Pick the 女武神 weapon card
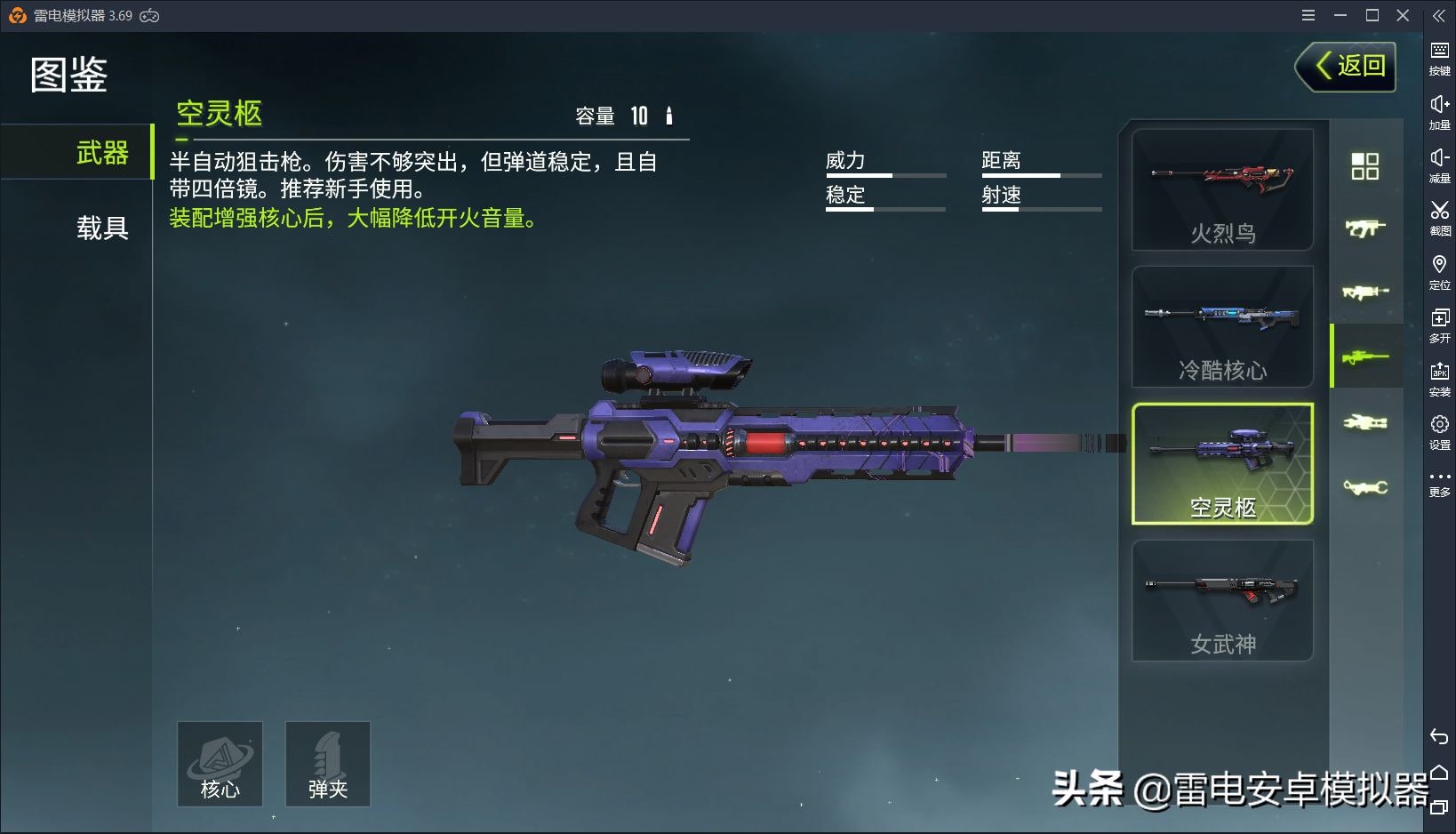The width and height of the screenshot is (1456, 834). (x=1222, y=601)
